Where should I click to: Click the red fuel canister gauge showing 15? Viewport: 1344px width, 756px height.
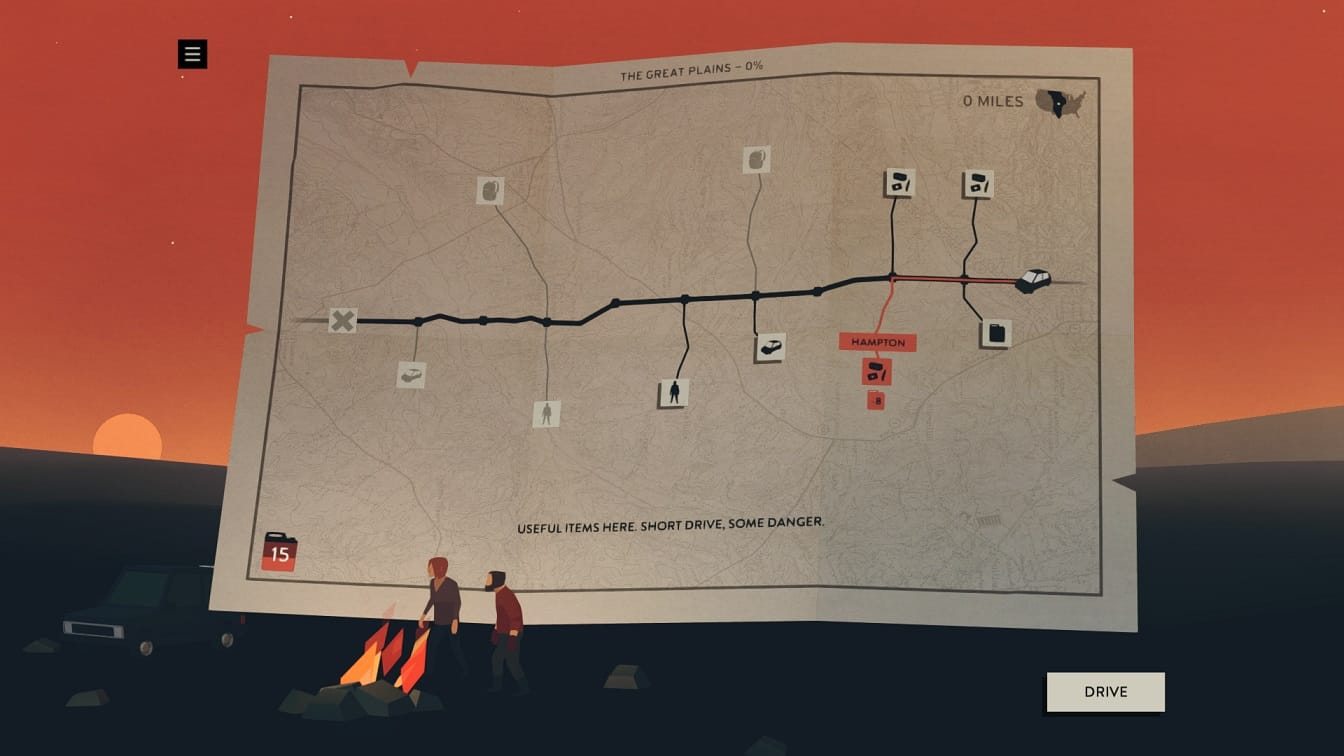[x=280, y=551]
